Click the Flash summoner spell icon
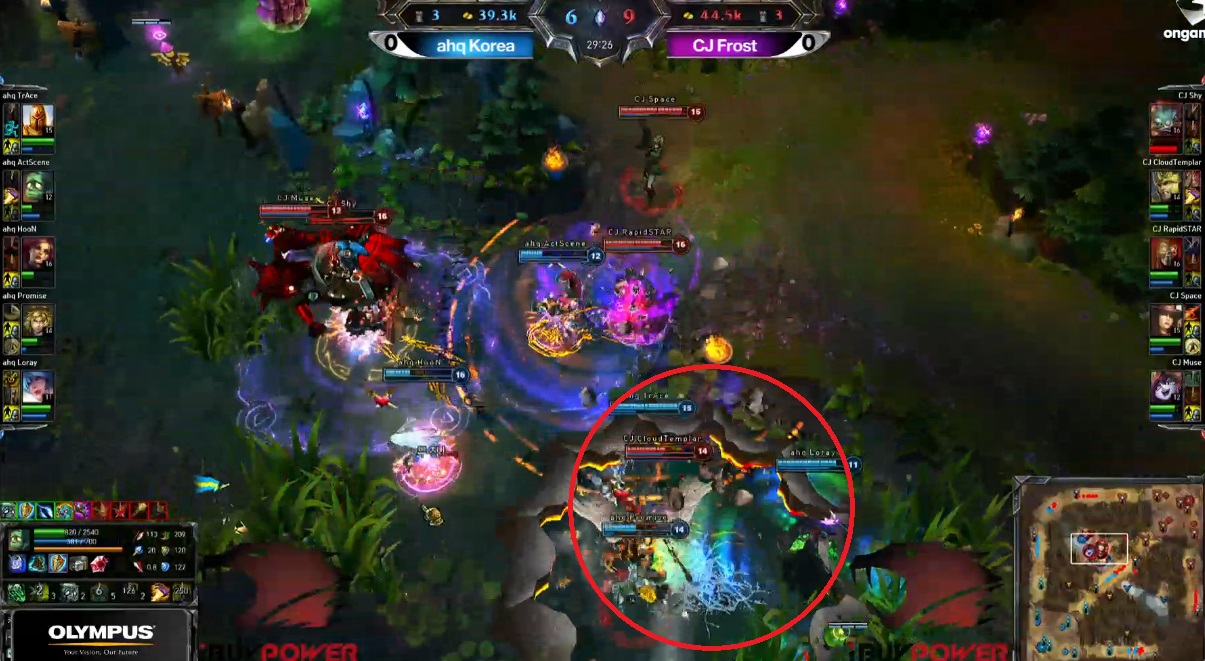This screenshot has height=661, width=1205. (x=160, y=592)
